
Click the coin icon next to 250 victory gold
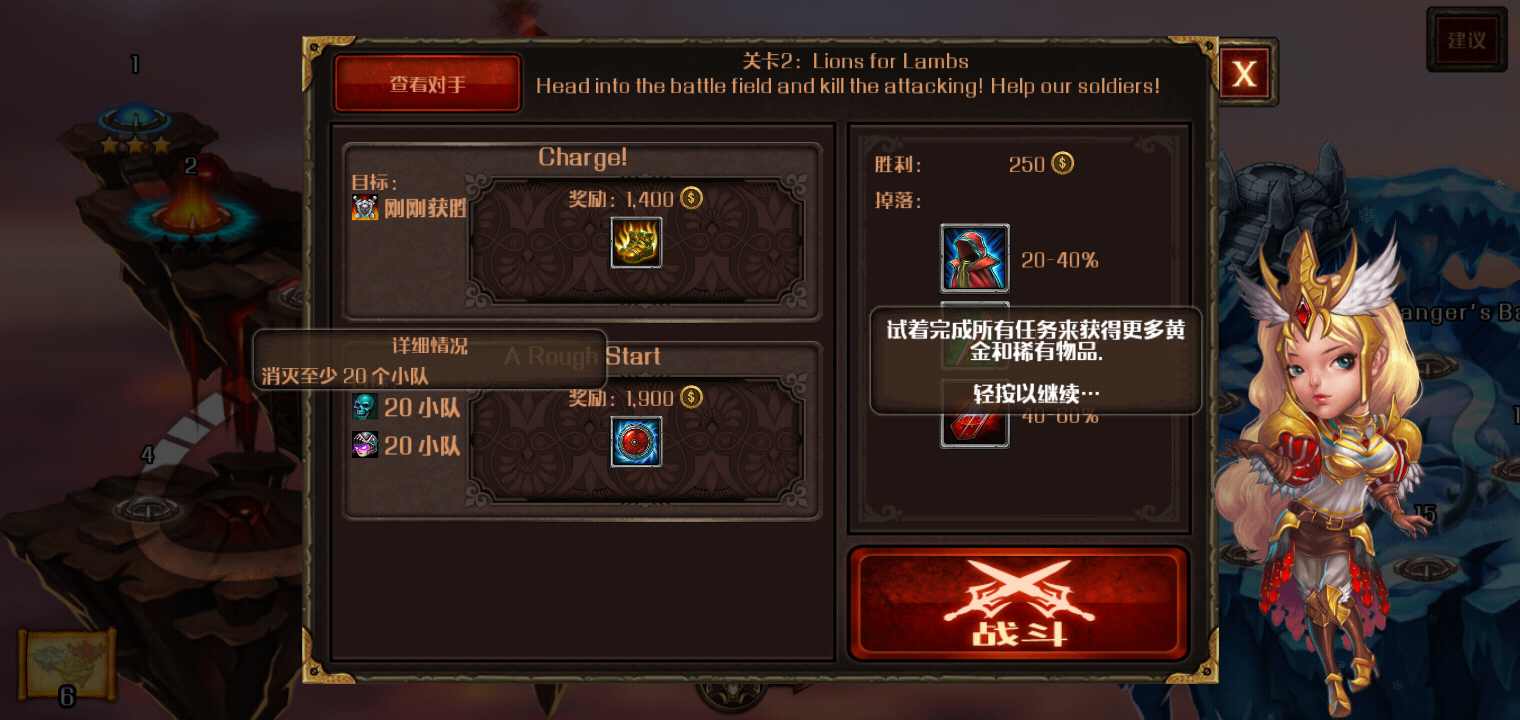pos(1062,163)
